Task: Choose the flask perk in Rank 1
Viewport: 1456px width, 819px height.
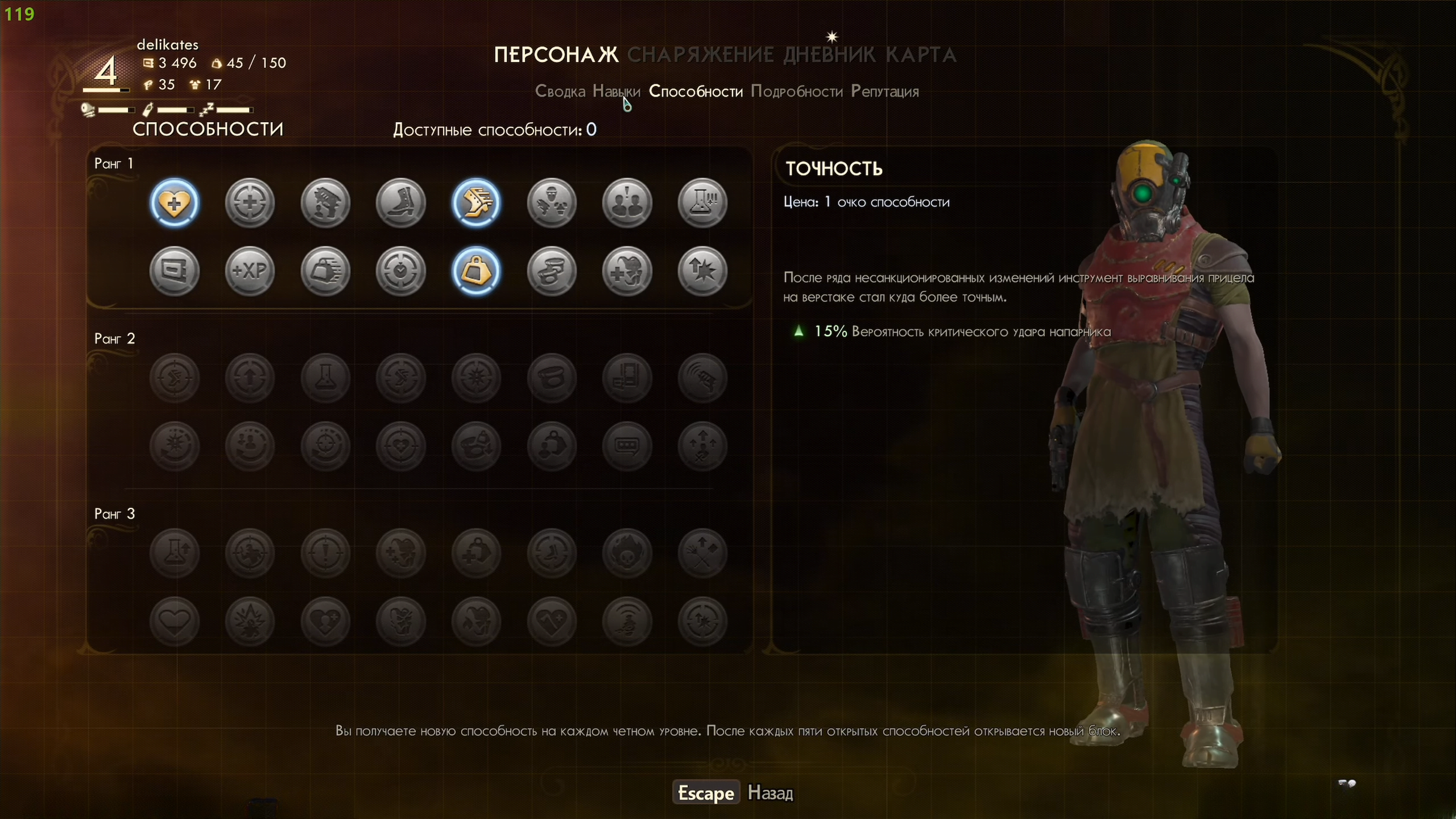Action: point(702,203)
